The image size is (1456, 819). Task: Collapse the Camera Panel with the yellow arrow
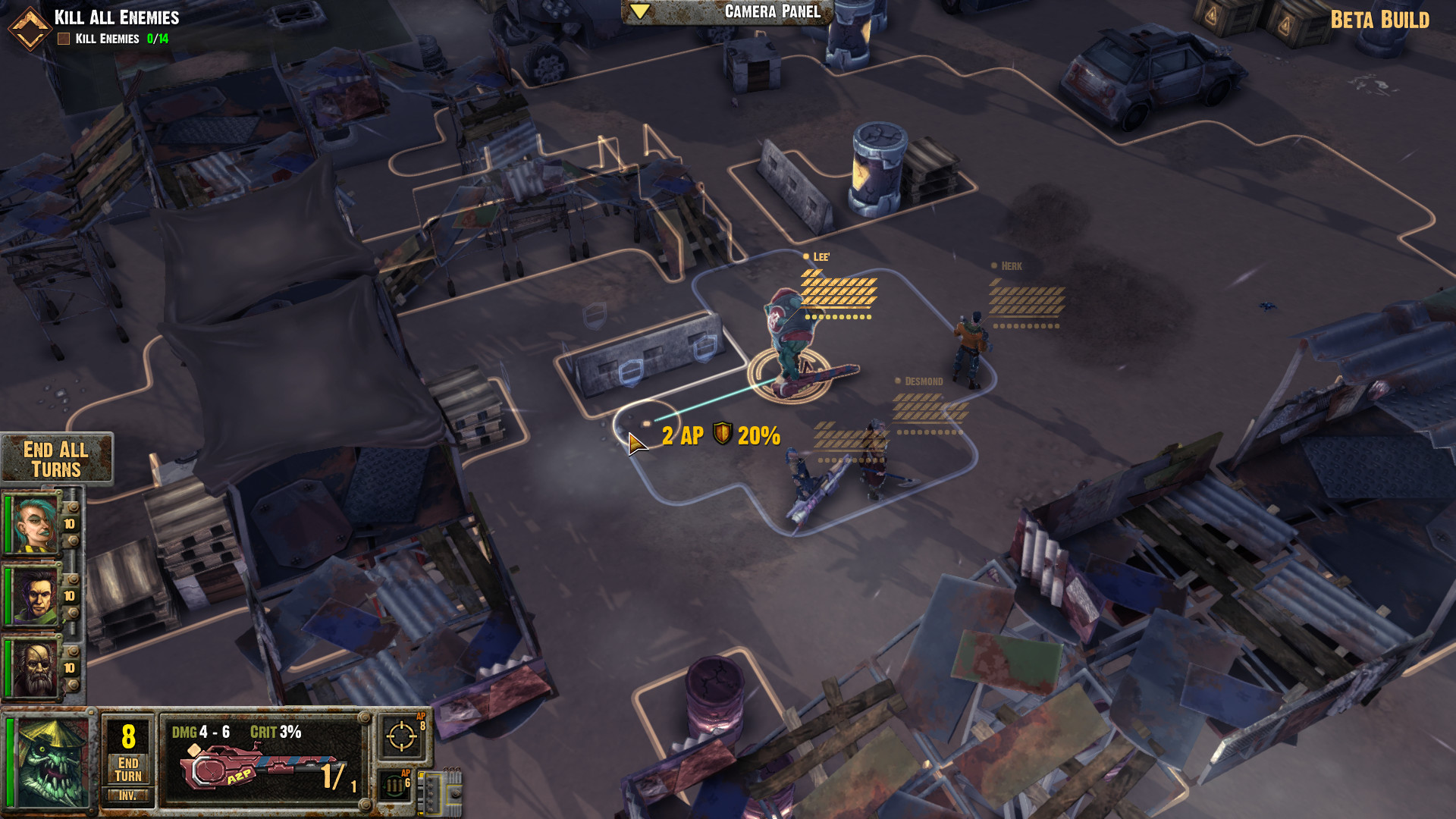click(x=639, y=11)
